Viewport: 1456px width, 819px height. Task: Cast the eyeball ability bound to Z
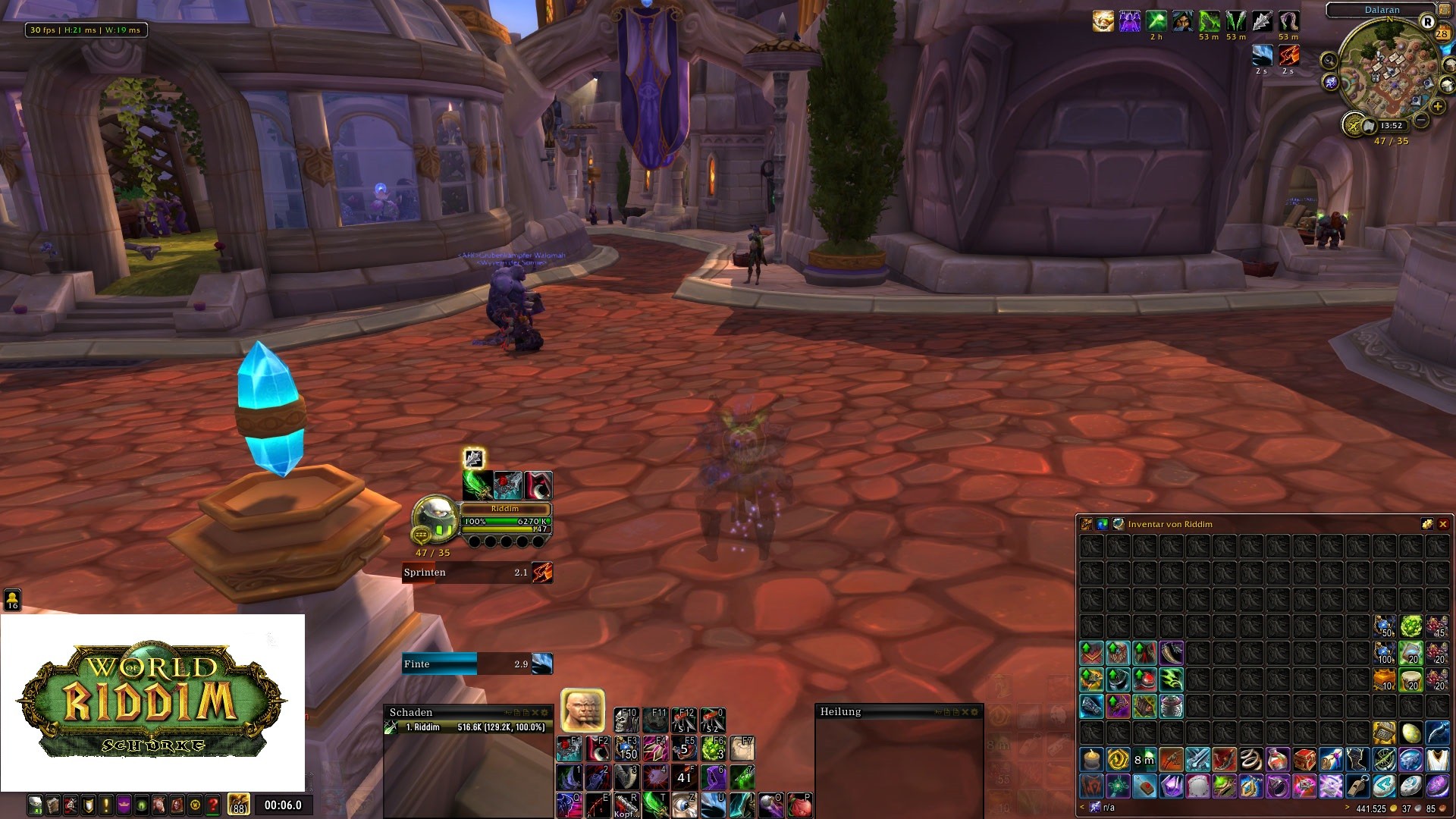(x=684, y=804)
